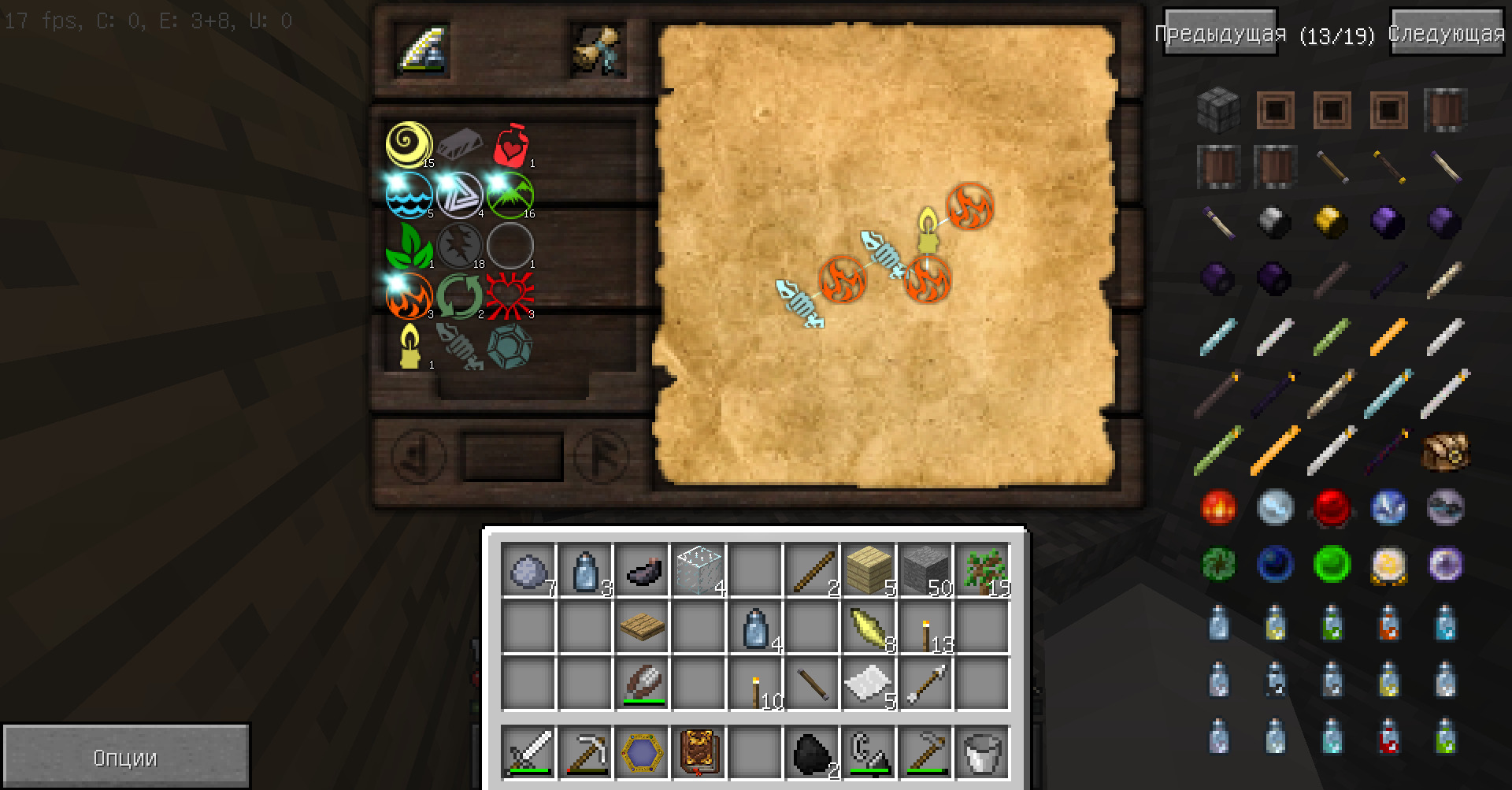Choose the blue water Aqua aspect
Screen dimensions: 1512x790
click(x=409, y=195)
